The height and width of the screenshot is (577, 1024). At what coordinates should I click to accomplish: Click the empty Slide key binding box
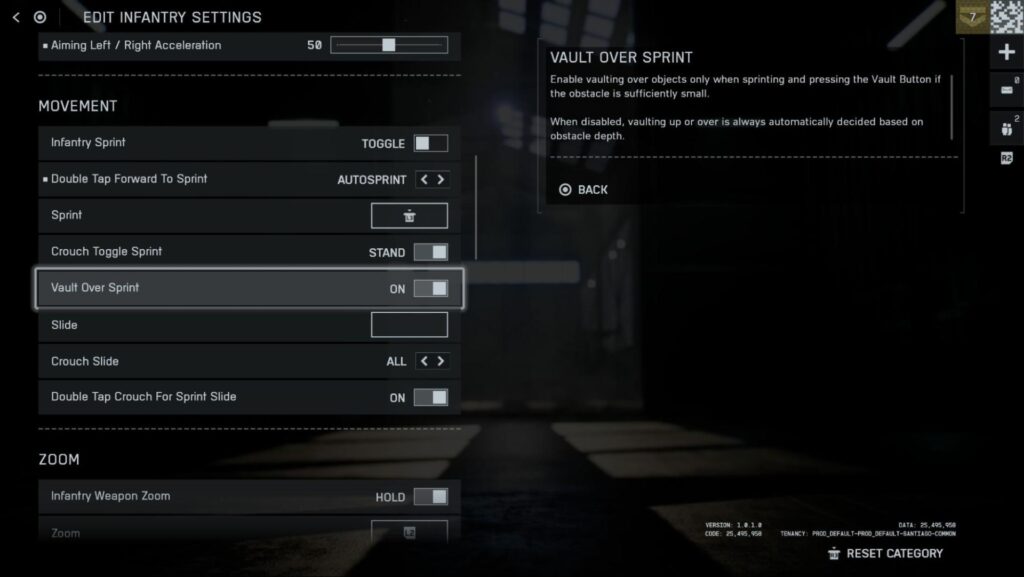click(x=409, y=325)
